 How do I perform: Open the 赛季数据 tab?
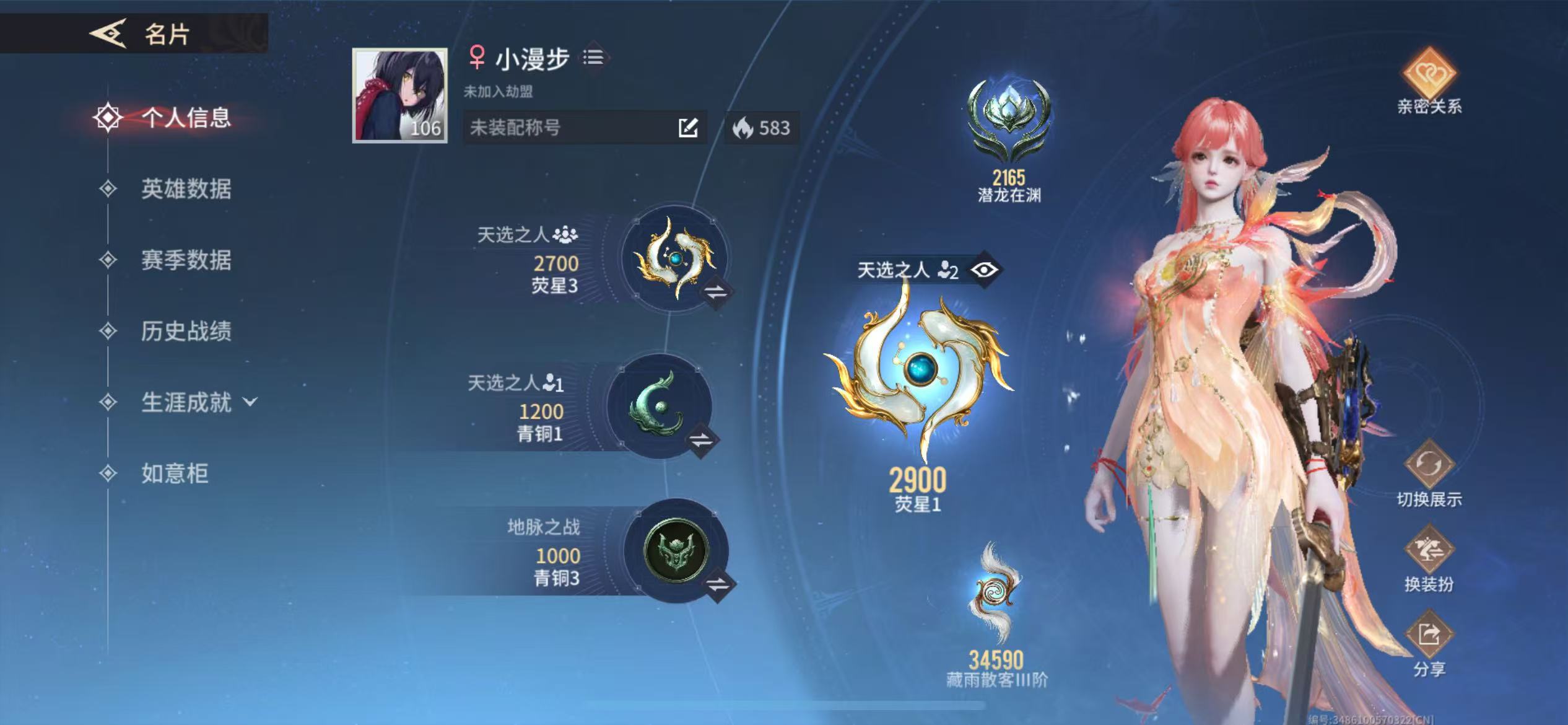185,260
